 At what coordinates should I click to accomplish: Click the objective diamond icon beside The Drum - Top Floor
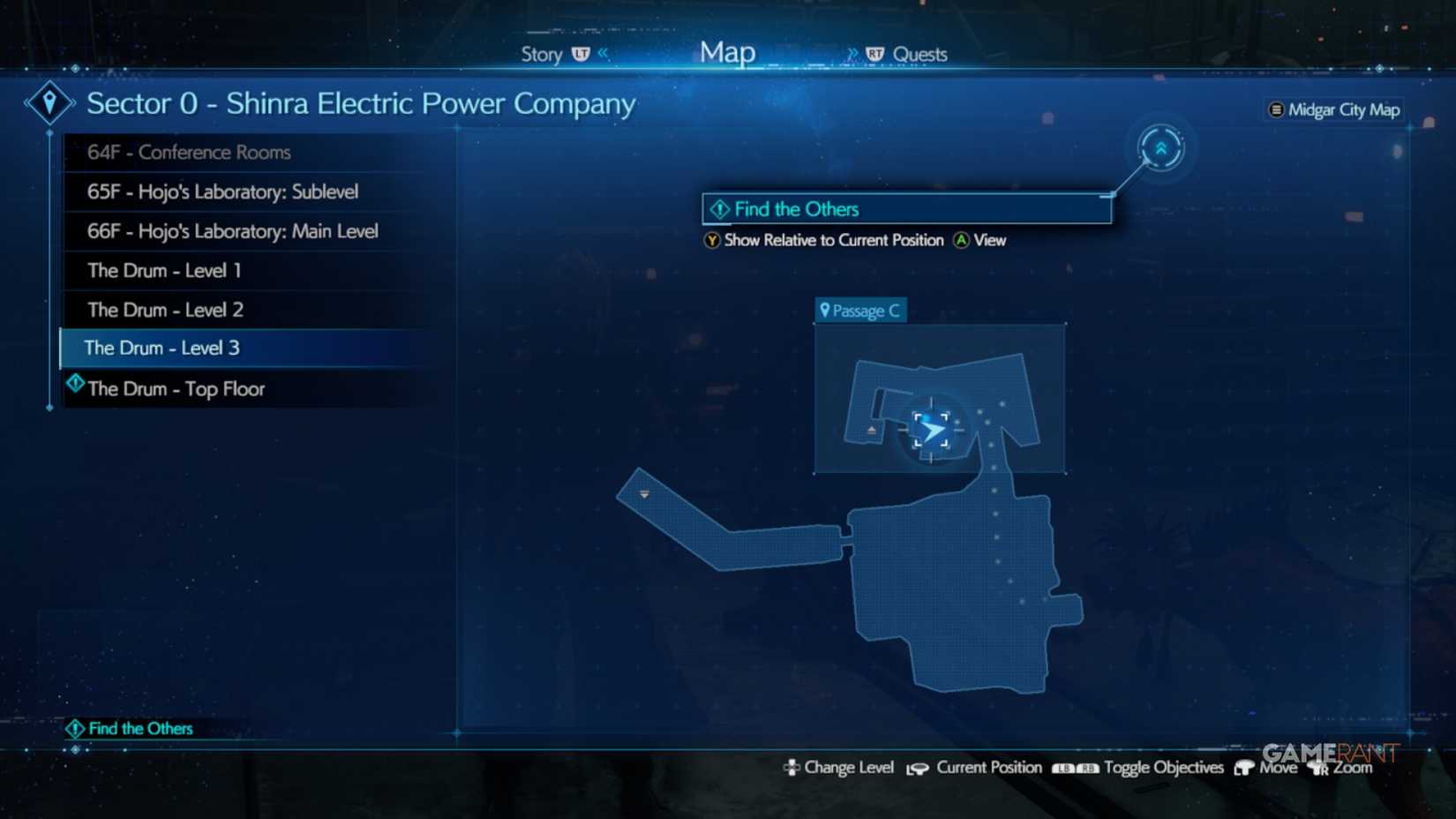point(75,383)
